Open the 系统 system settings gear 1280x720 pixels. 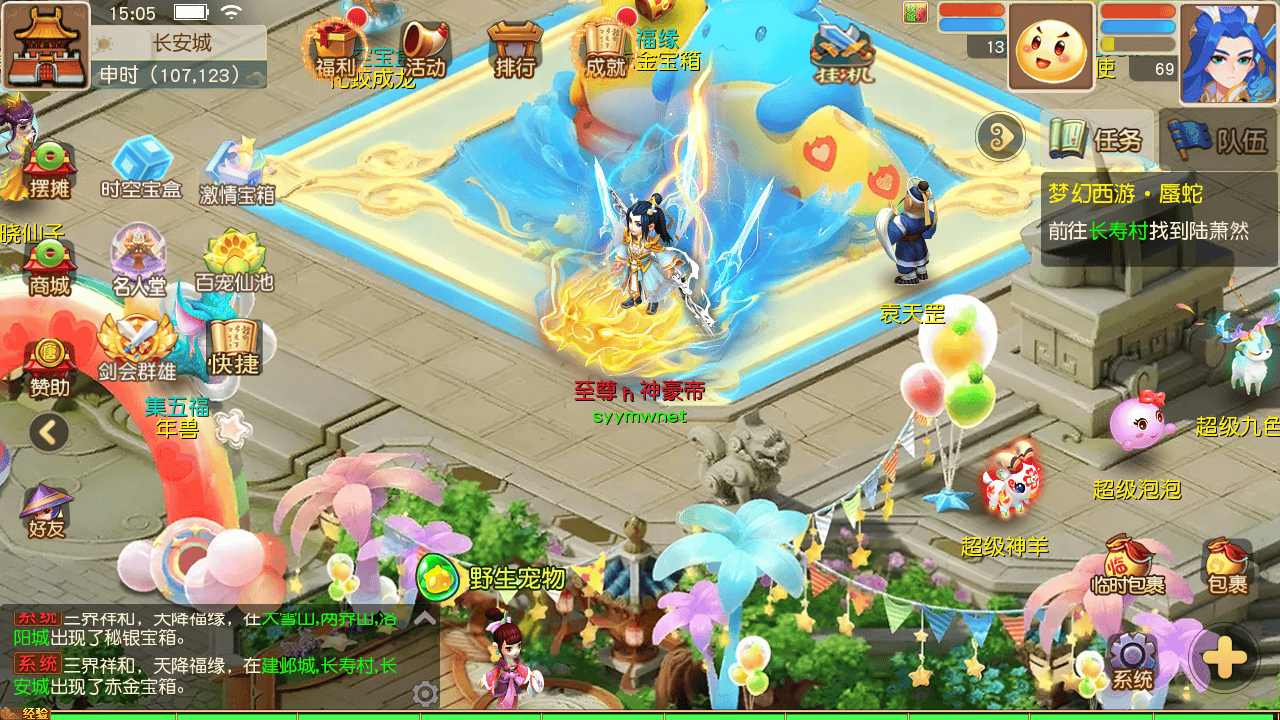(x=1132, y=661)
